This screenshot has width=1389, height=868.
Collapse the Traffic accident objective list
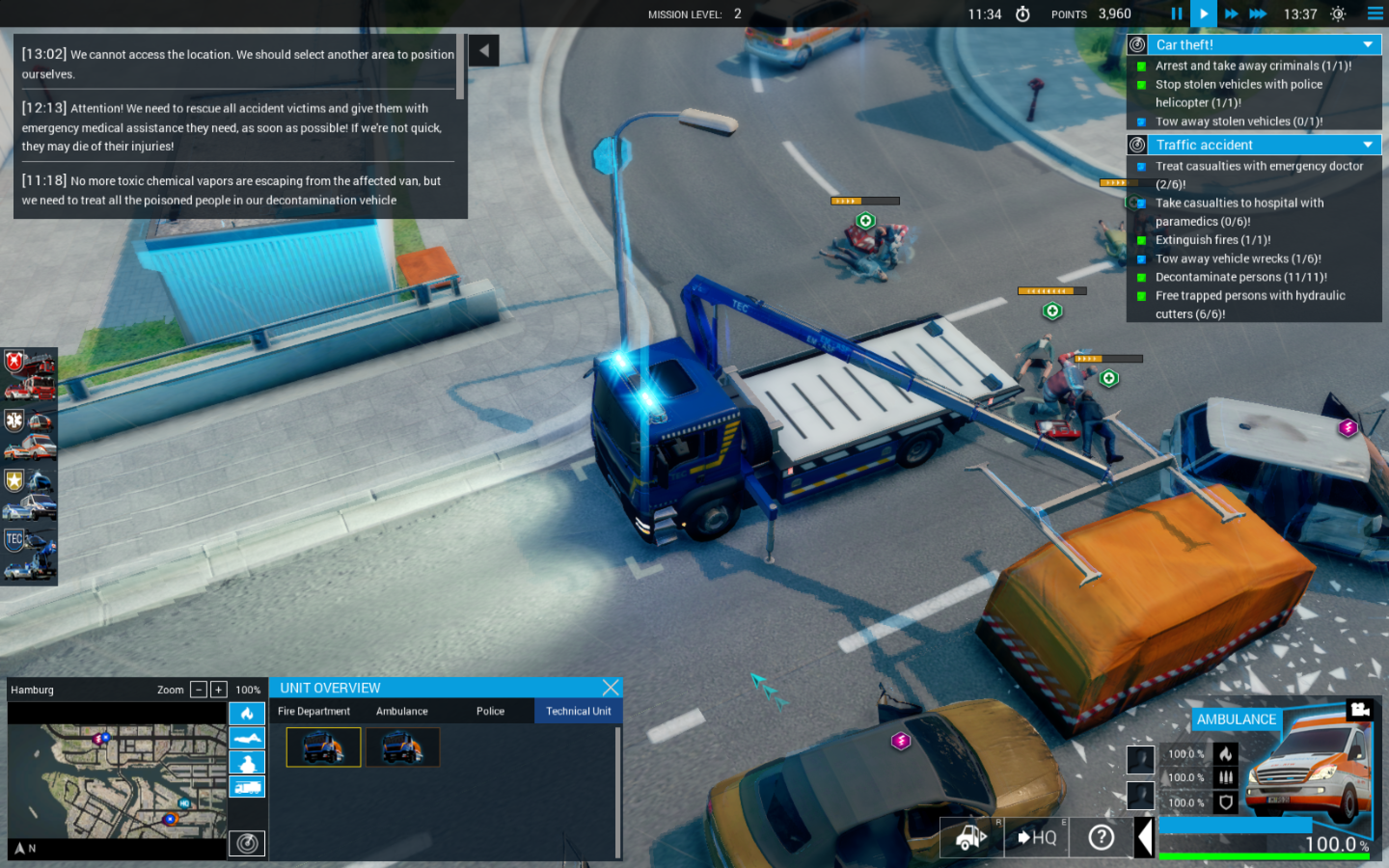(1368, 145)
